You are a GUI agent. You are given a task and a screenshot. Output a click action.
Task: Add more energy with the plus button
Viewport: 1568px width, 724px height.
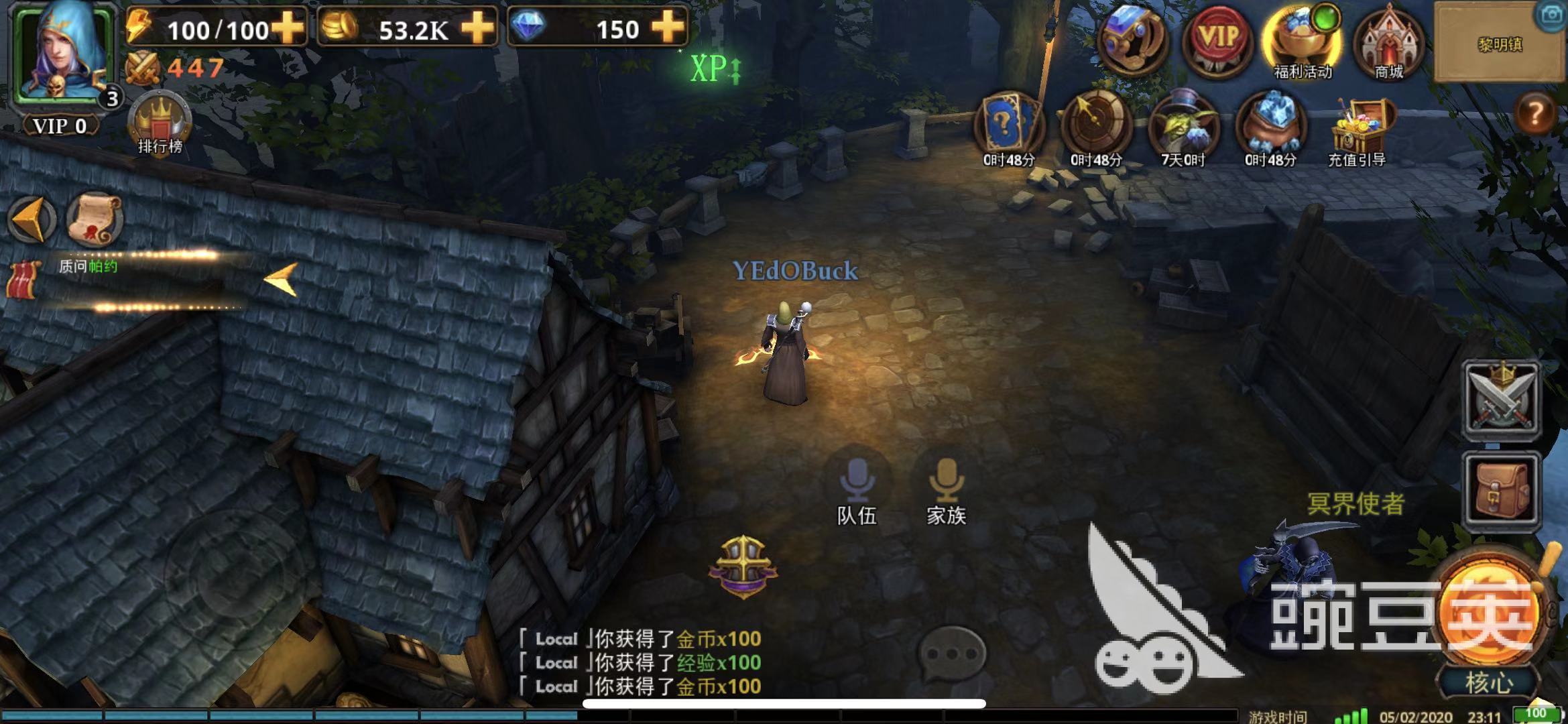click(288, 27)
